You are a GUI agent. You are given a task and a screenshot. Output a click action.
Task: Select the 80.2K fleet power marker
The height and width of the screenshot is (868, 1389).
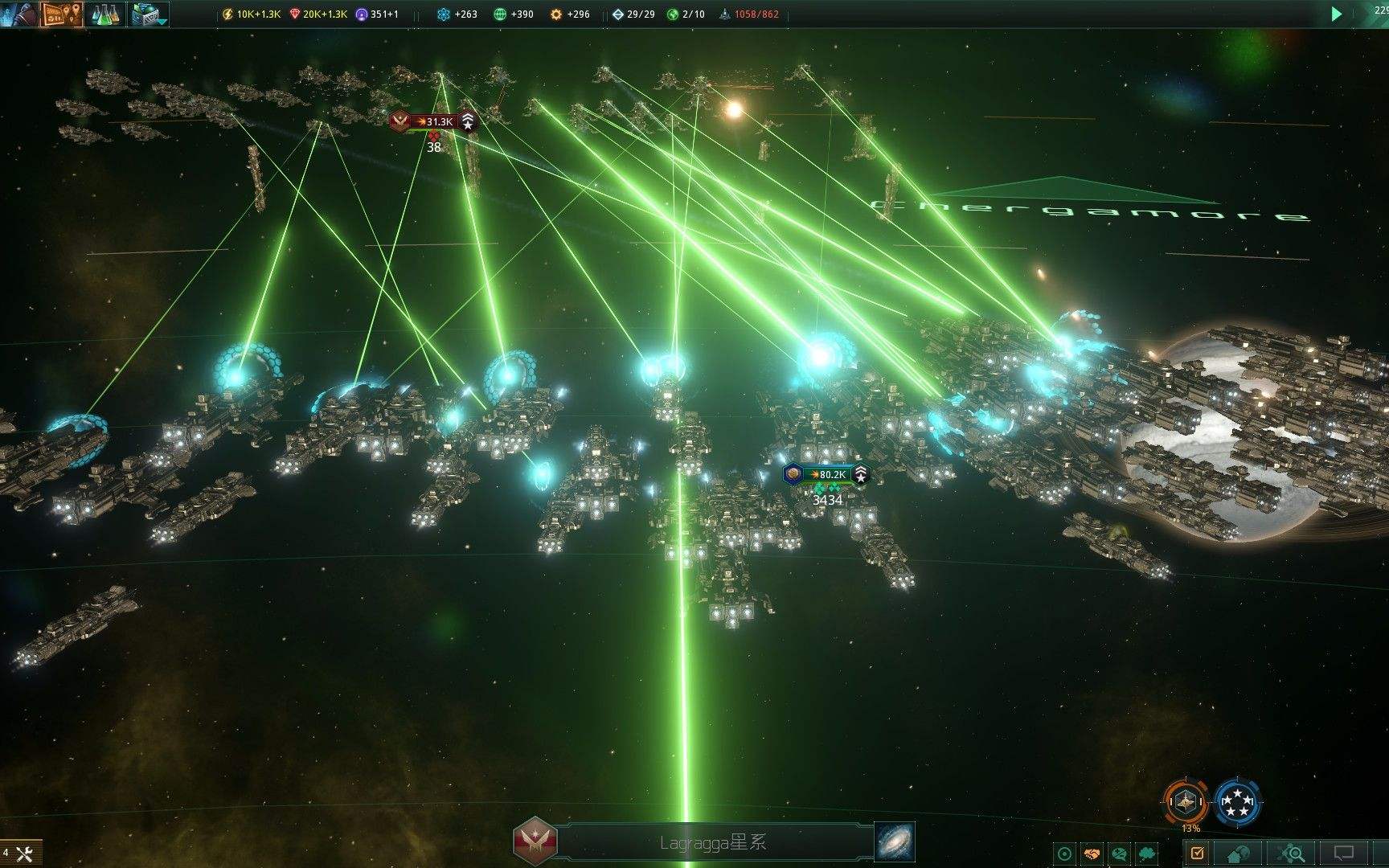(x=827, y=474)
